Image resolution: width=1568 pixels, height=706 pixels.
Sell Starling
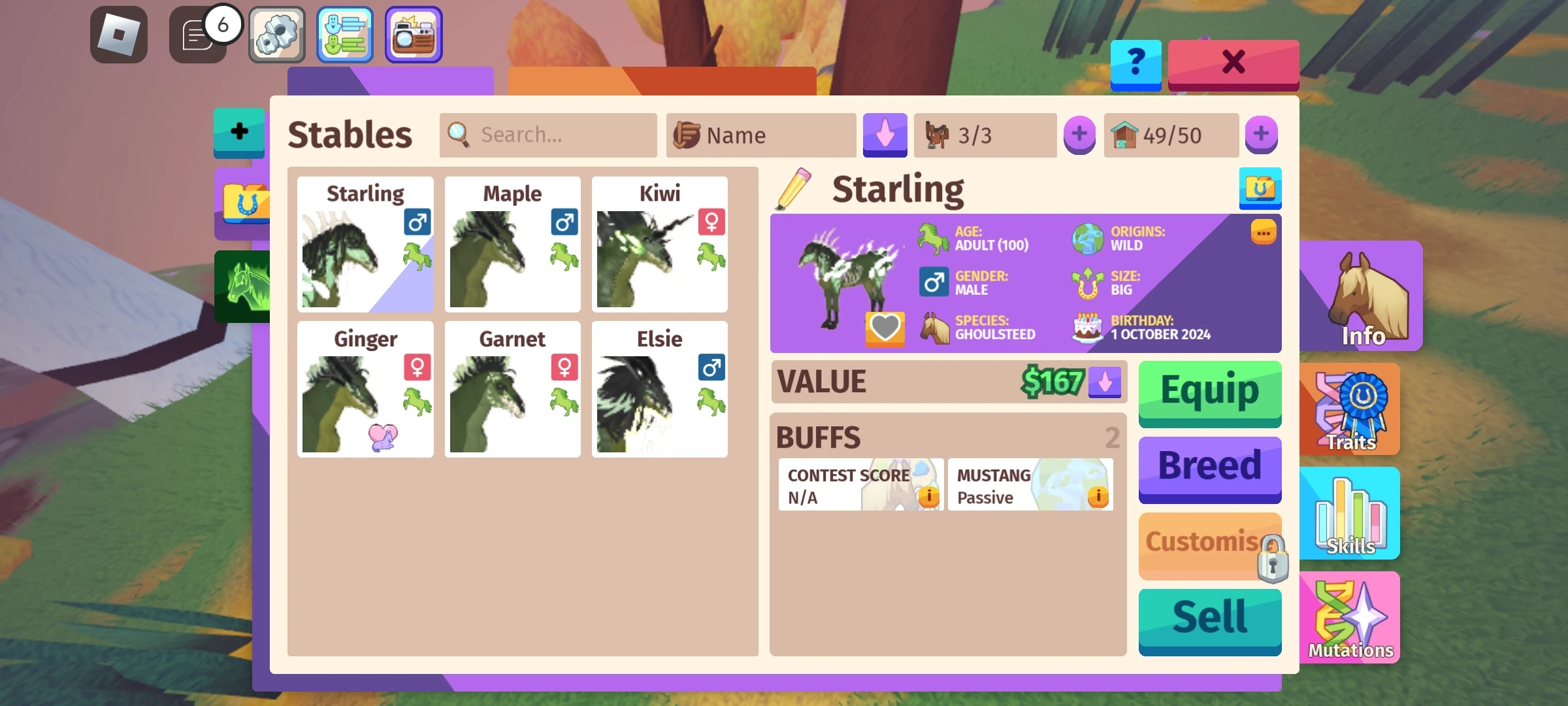pos(1209,613)
